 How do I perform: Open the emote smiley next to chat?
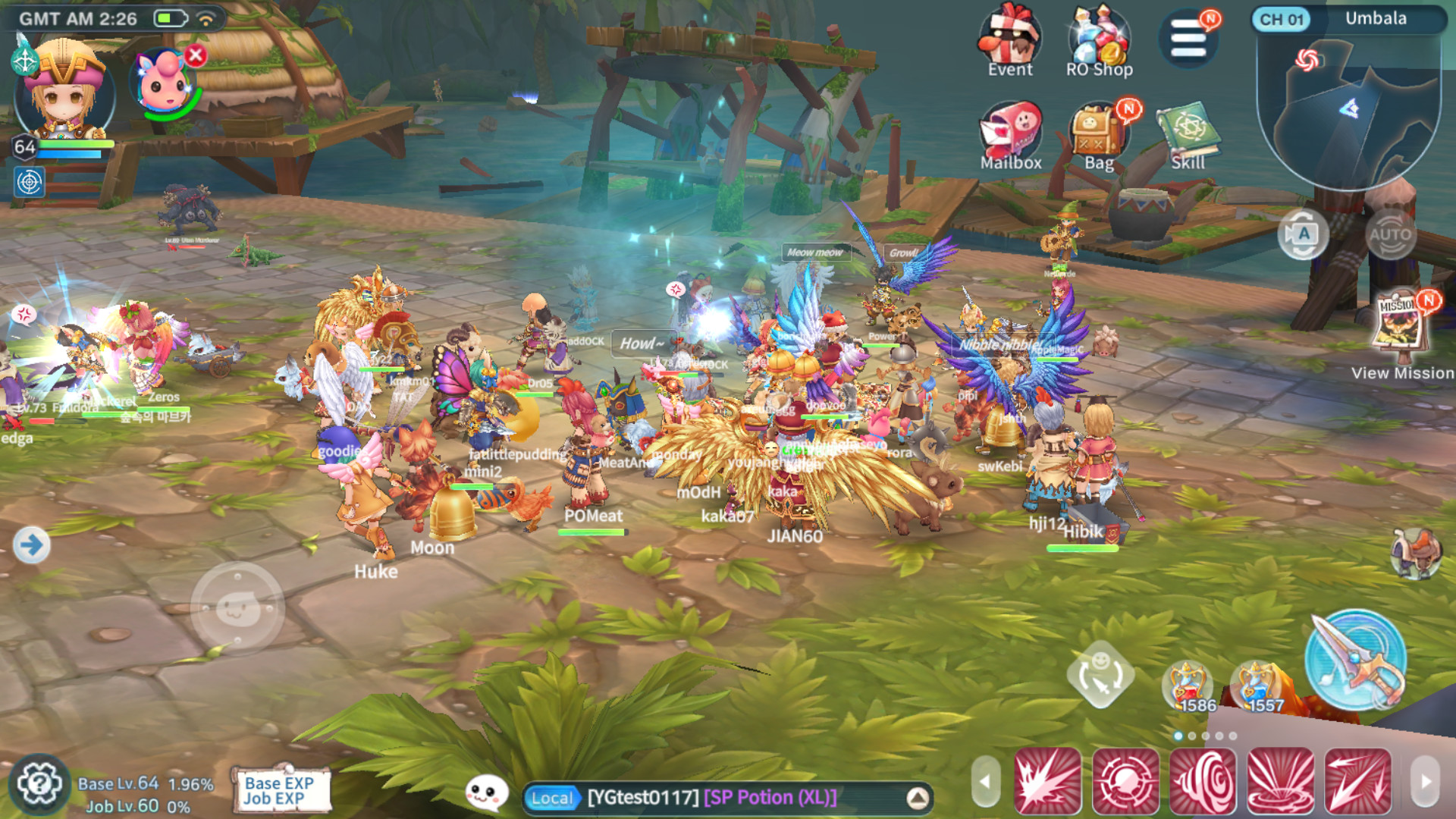point(486,792)
